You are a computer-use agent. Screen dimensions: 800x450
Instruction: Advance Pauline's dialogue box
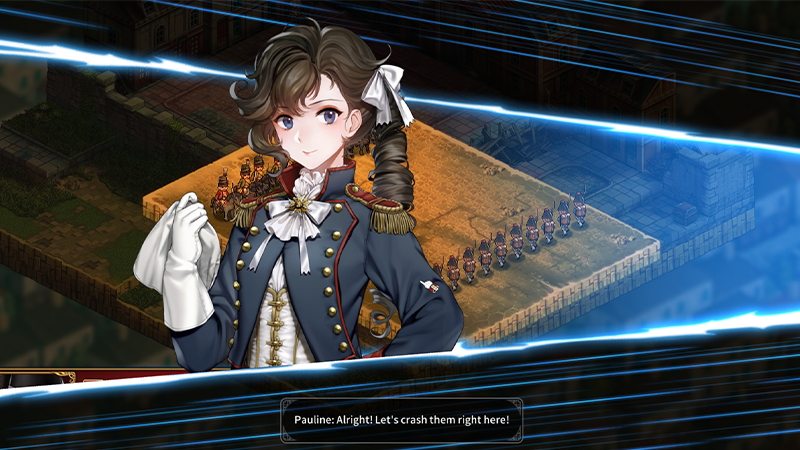point(400,418)
